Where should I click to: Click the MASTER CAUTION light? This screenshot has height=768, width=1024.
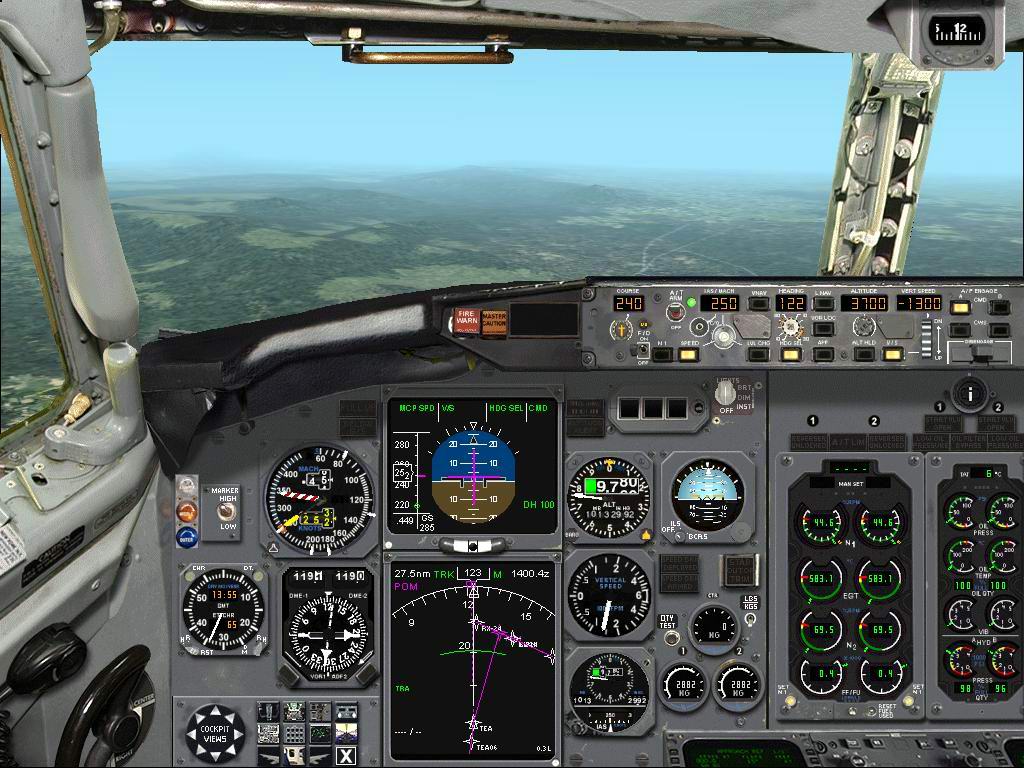click(x=494, y=321)
